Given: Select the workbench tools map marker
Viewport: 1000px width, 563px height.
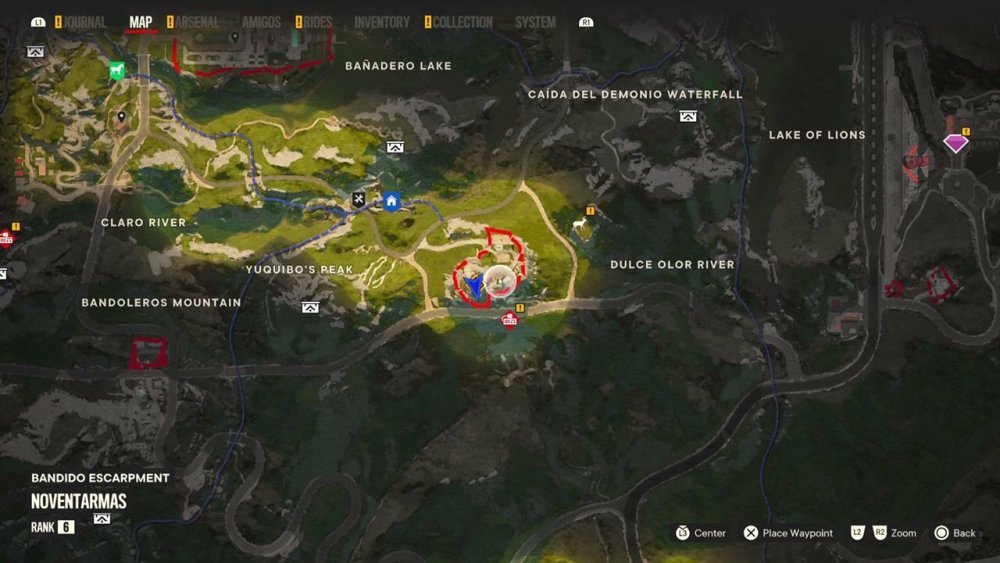Looking at the screenshot, I should 359,200.
